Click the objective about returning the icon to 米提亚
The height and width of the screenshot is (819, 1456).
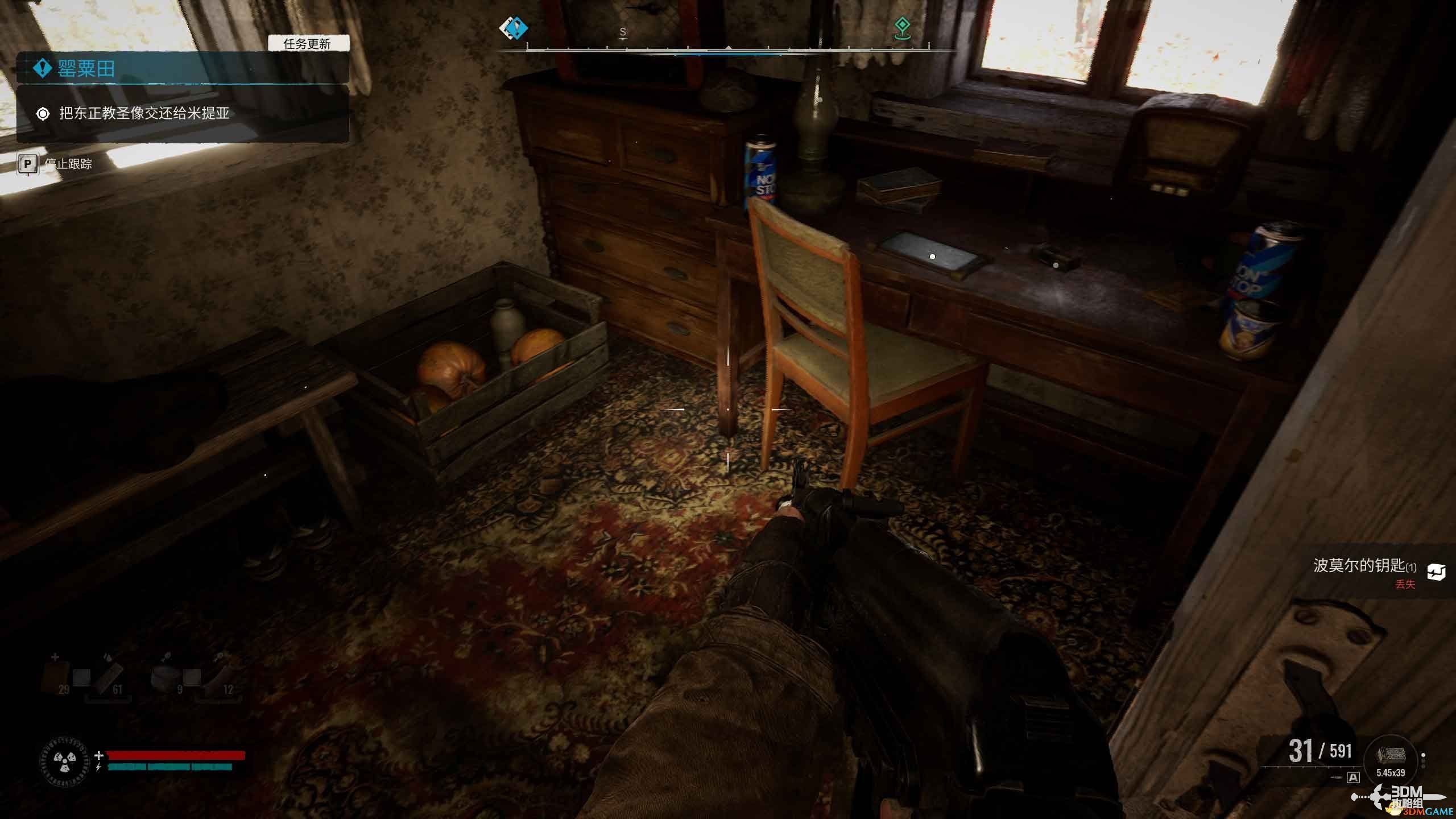click(144, 114)
